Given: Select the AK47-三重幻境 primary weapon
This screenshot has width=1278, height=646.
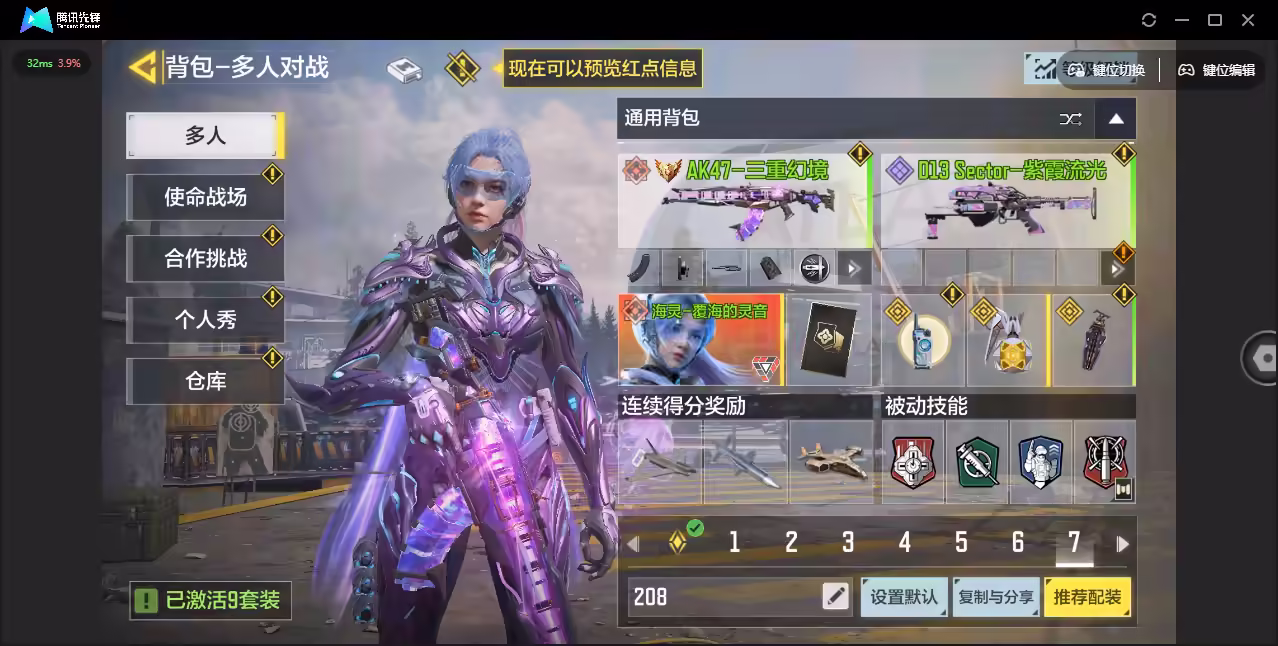Looking at the screenshot, I should click(744, 200).
